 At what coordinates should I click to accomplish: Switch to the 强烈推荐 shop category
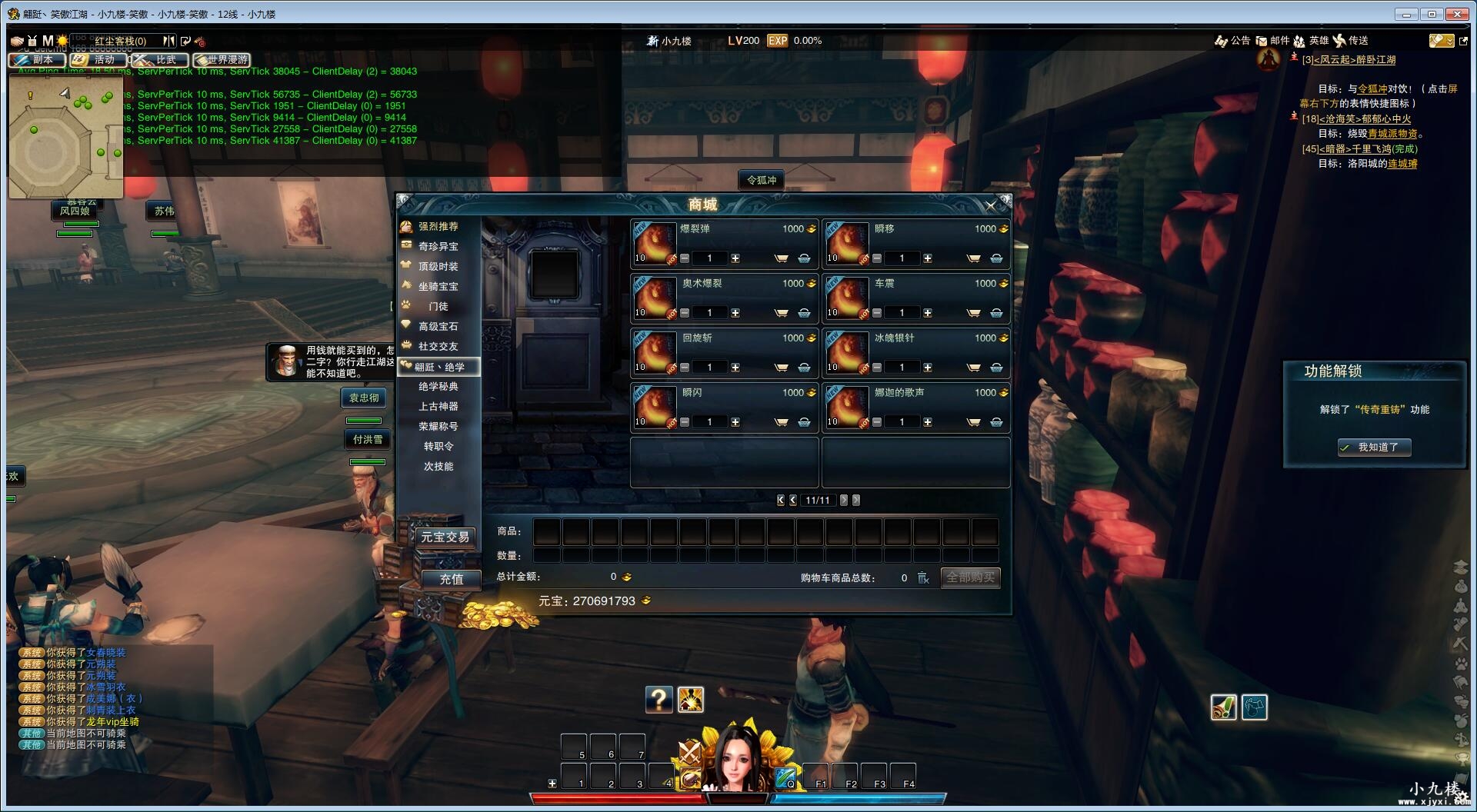point(438,227)
